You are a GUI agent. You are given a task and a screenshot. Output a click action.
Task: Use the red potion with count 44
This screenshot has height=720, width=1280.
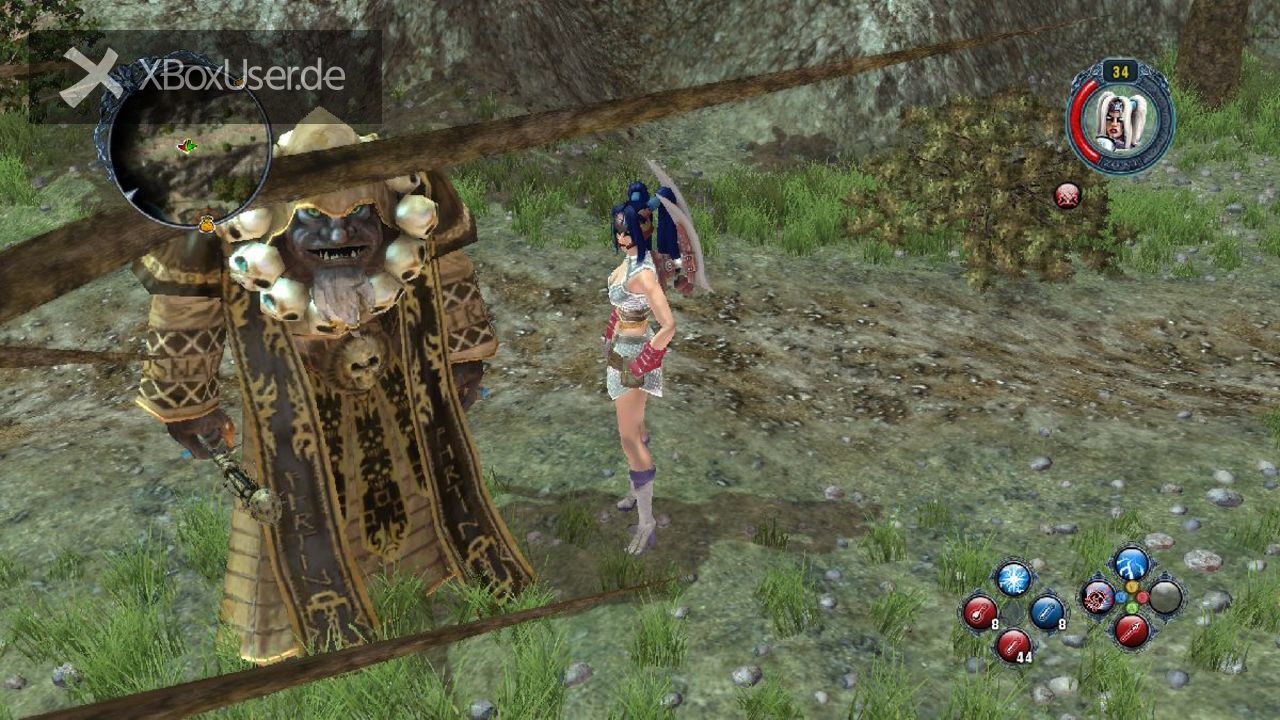(x=1013, y=644)
